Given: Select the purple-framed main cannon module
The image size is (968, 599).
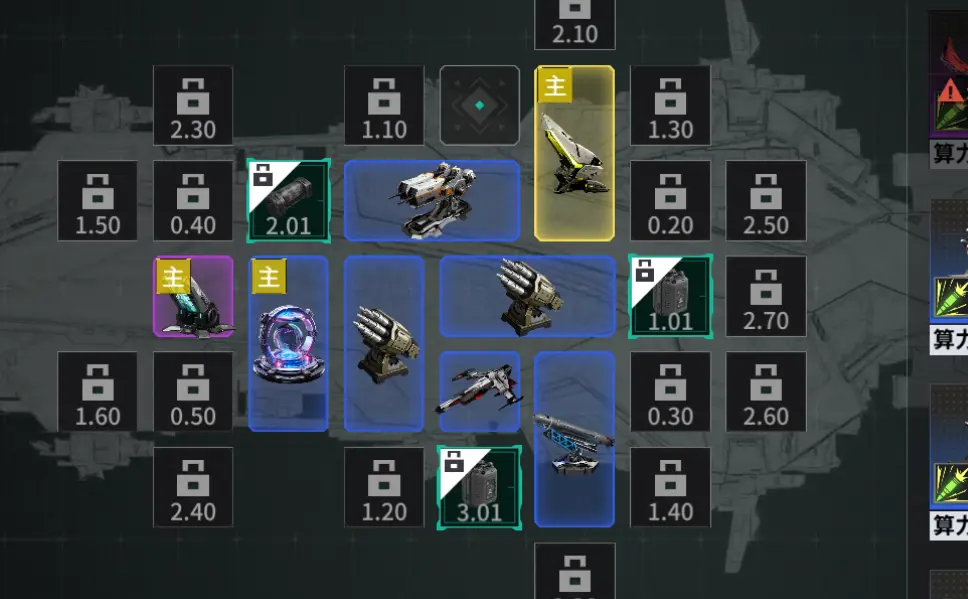Looking at the screenshot, I should (x=193, y=296).
